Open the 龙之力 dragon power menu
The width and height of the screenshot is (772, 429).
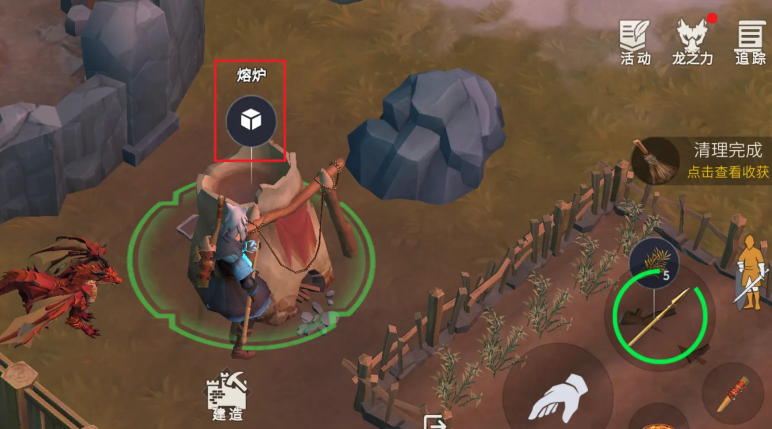point(690,42)
